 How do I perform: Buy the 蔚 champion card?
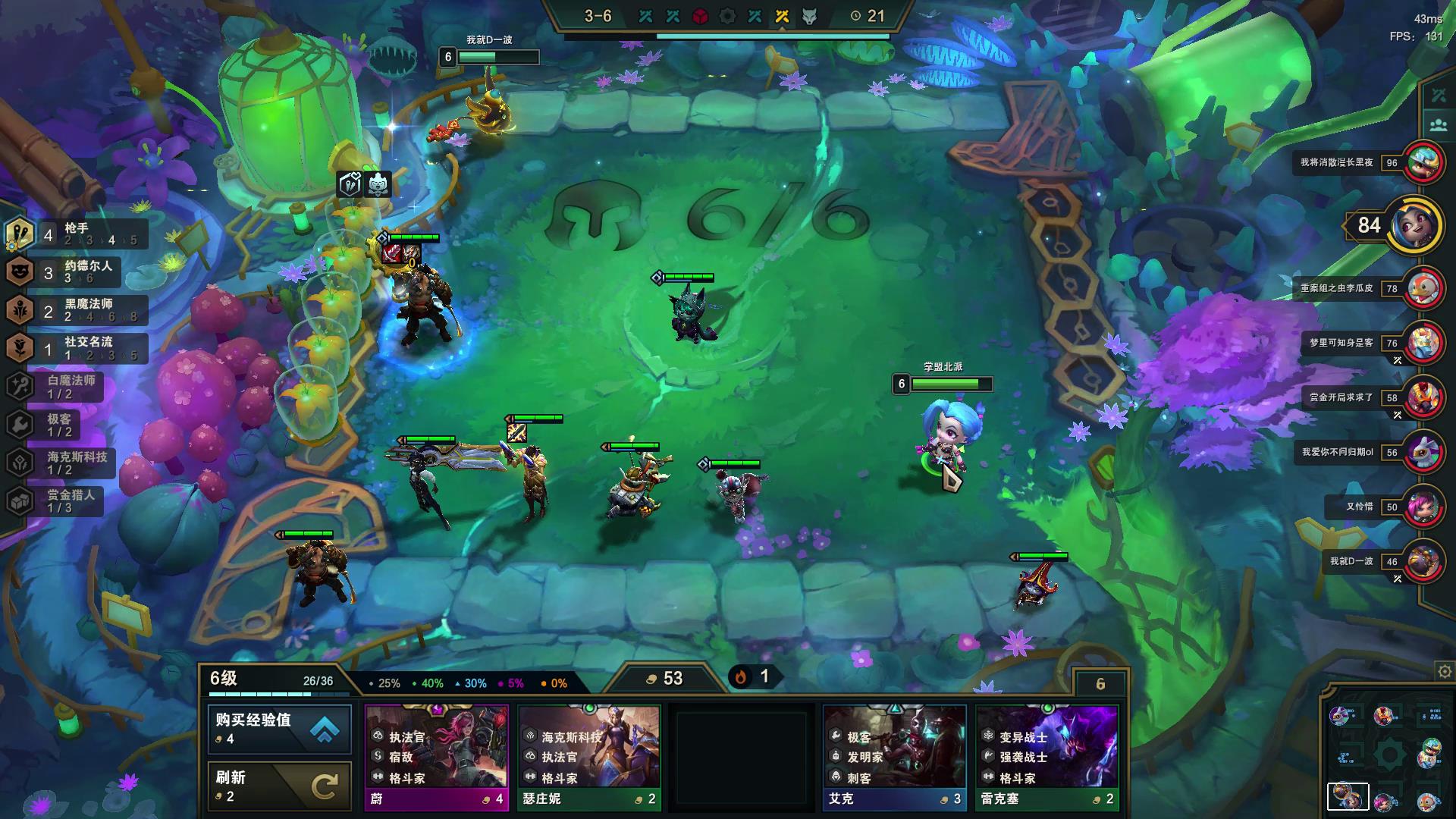pos(436,757)
